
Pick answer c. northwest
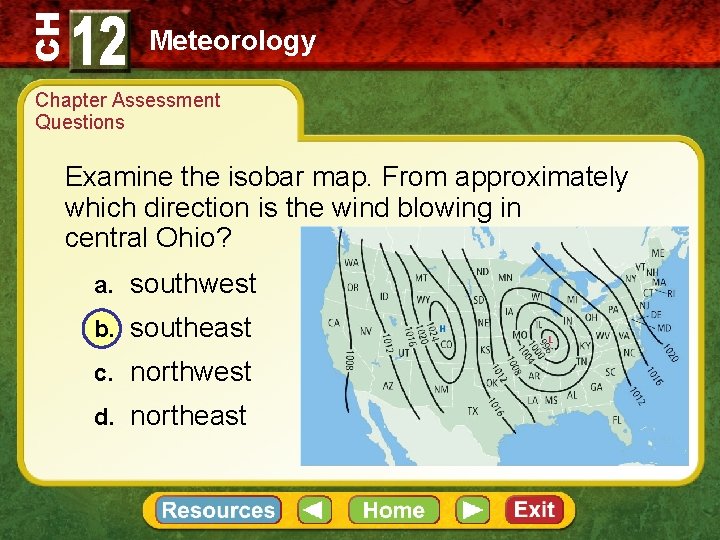(x=190, y=372)
